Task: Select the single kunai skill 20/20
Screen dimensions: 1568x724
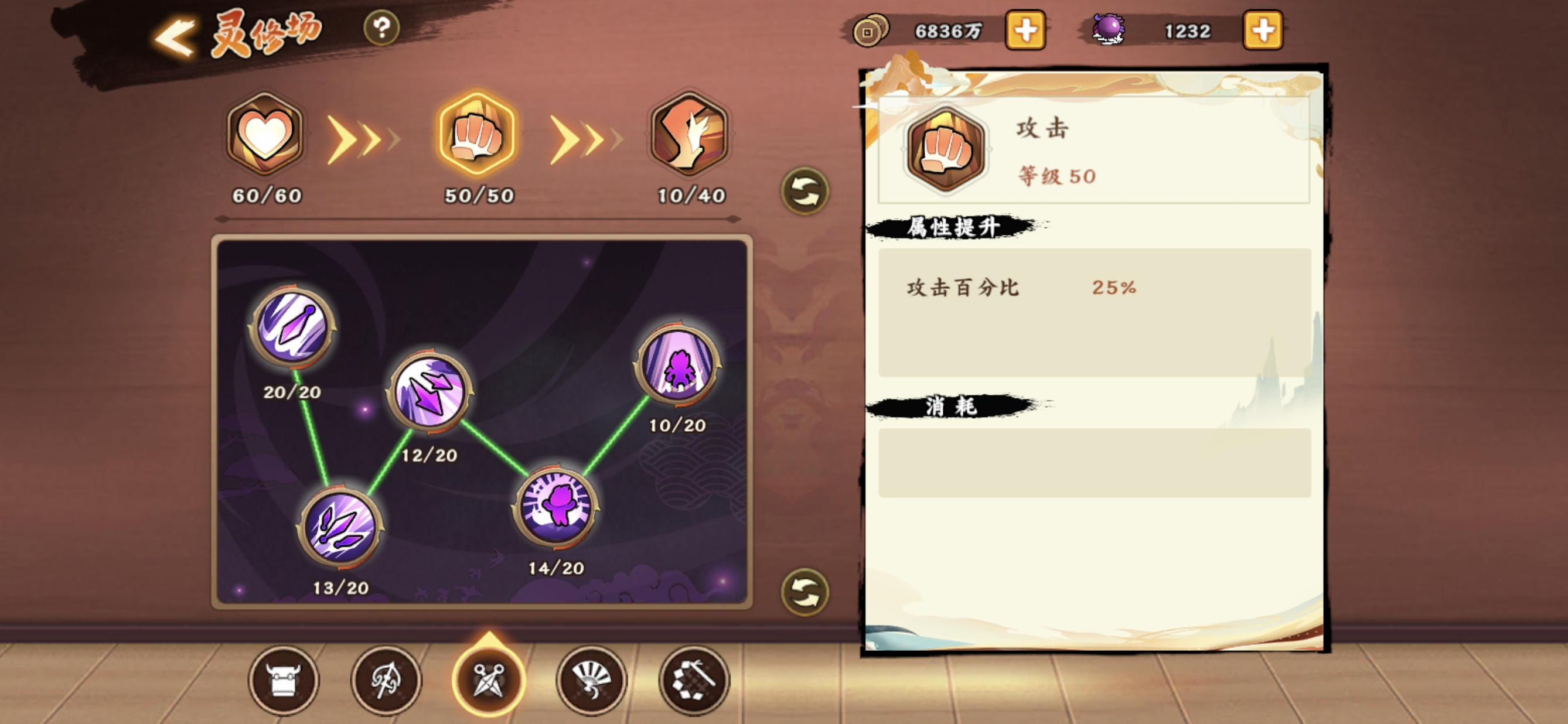Action: [293, 327]
